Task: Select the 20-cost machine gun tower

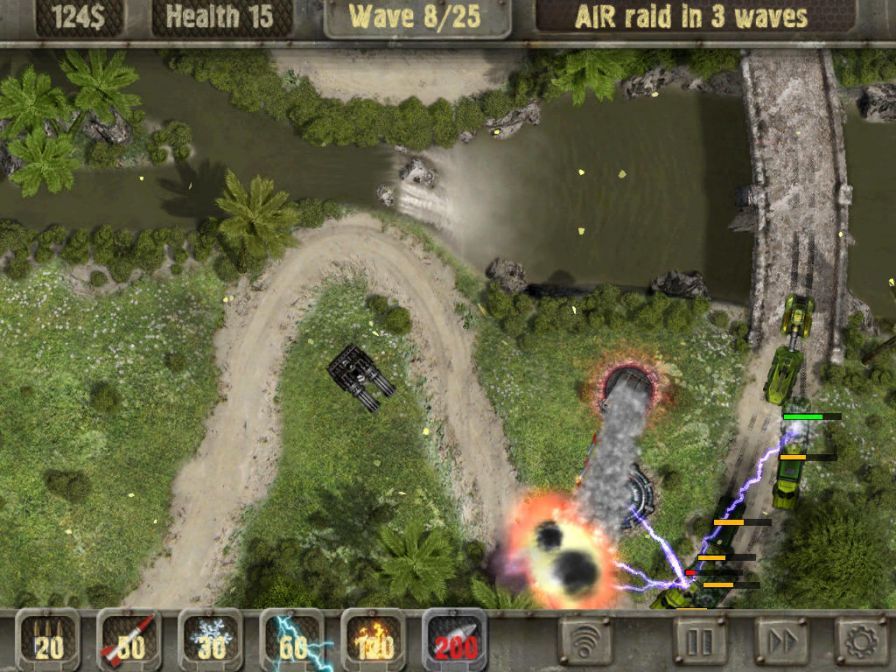Action: coord(46,640)
